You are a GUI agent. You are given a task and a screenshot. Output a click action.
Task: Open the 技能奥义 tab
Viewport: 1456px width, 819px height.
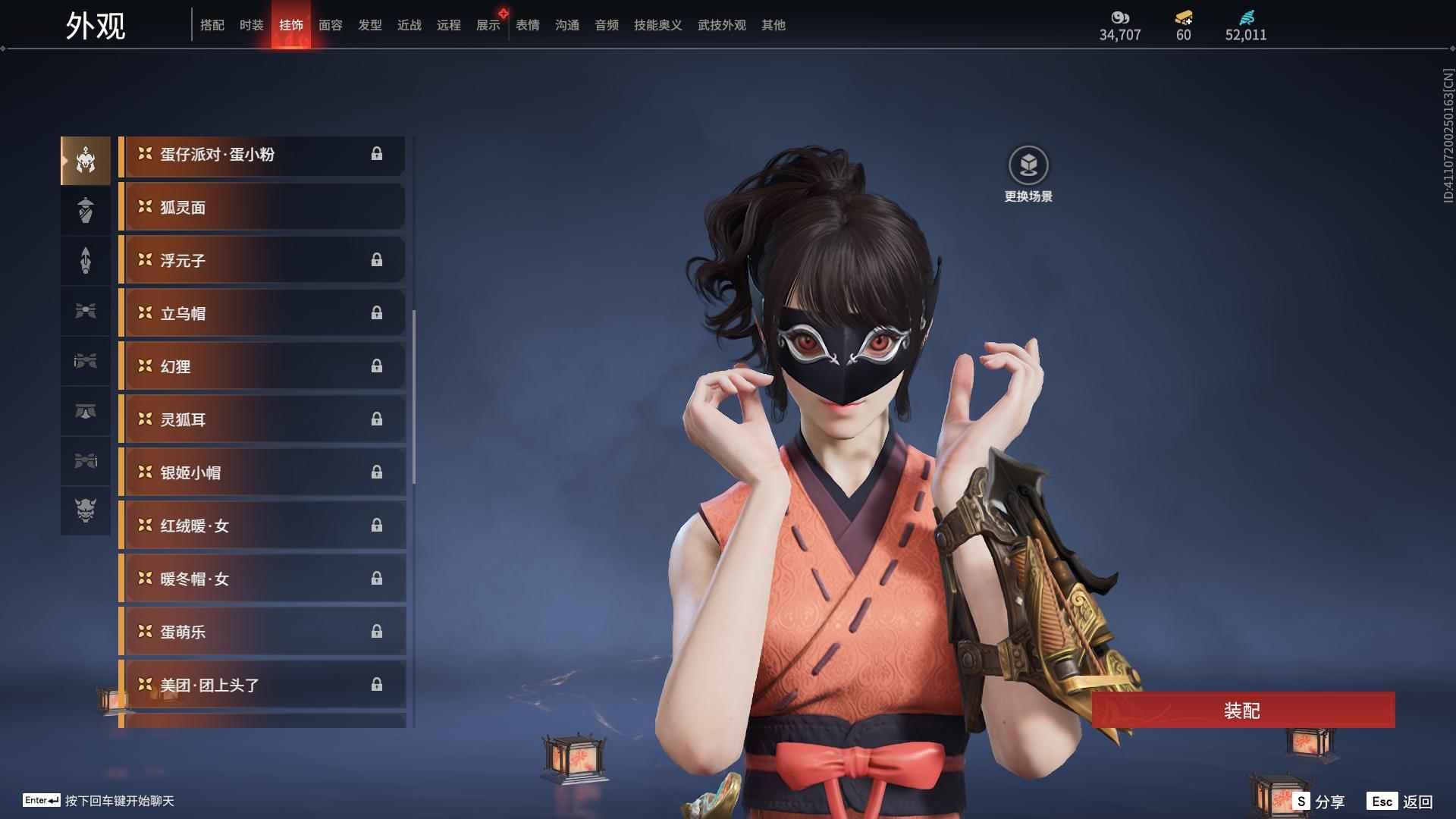point(657,25)
